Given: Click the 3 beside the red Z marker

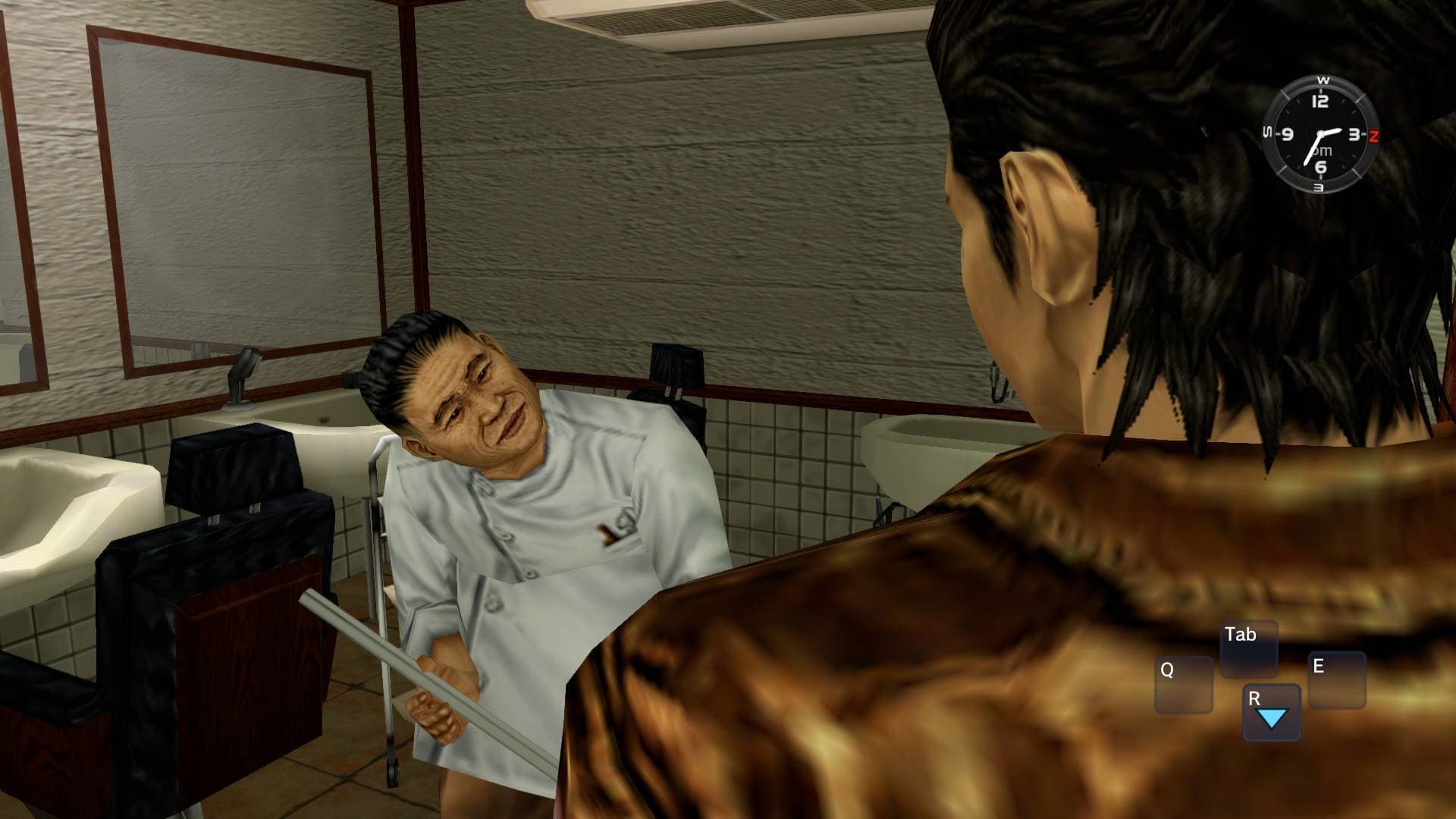Looking at the screenshot, I should (1355, 133).
